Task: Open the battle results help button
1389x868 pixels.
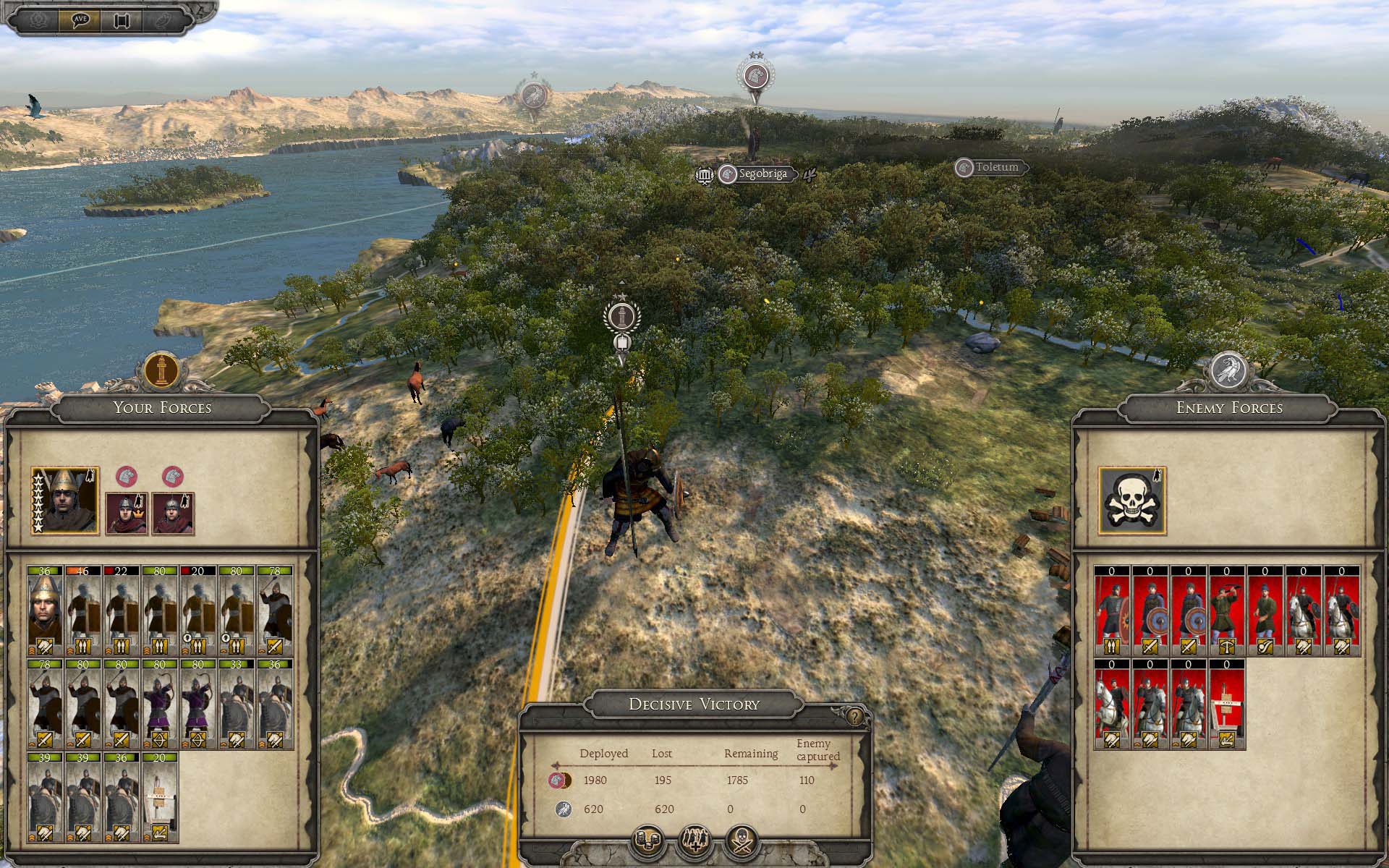Action: point(855,717)
